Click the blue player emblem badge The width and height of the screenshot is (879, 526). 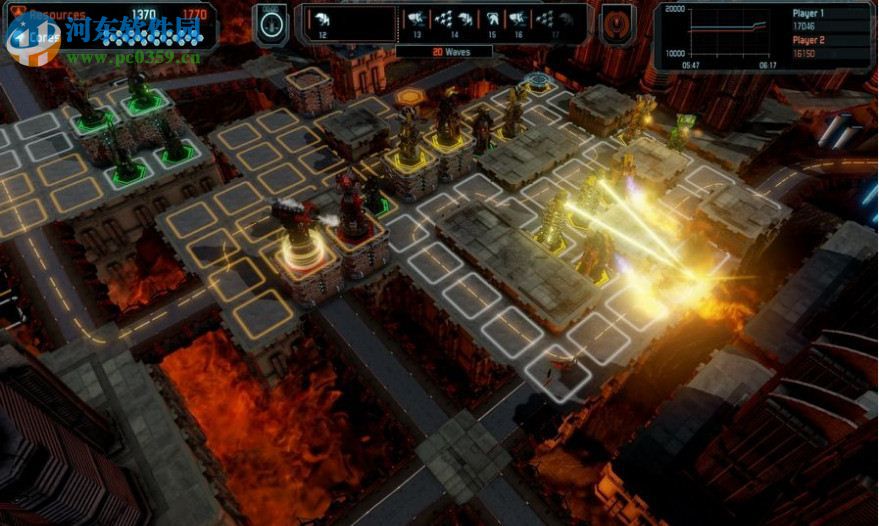[x=270, y=24]
